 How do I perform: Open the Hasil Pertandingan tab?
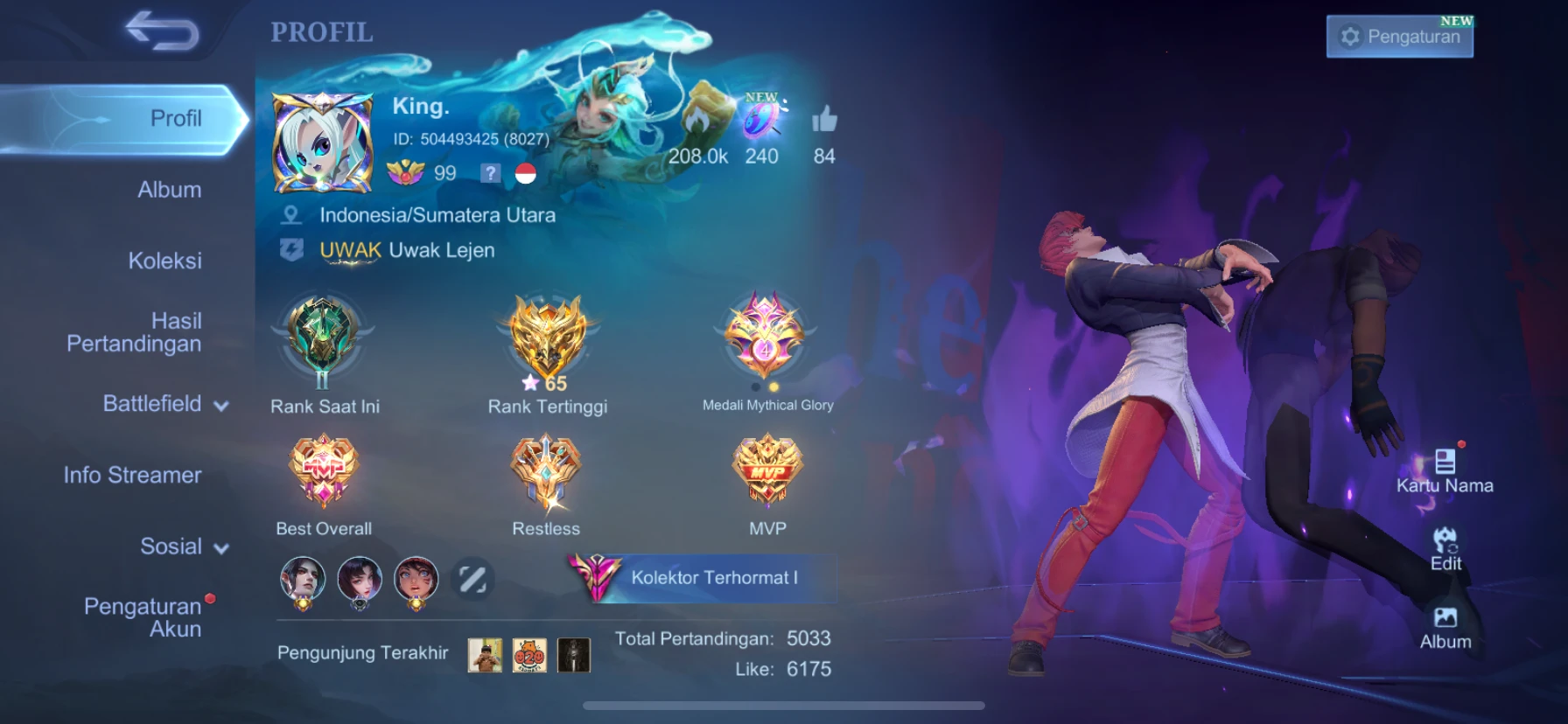tap(133, 333)
